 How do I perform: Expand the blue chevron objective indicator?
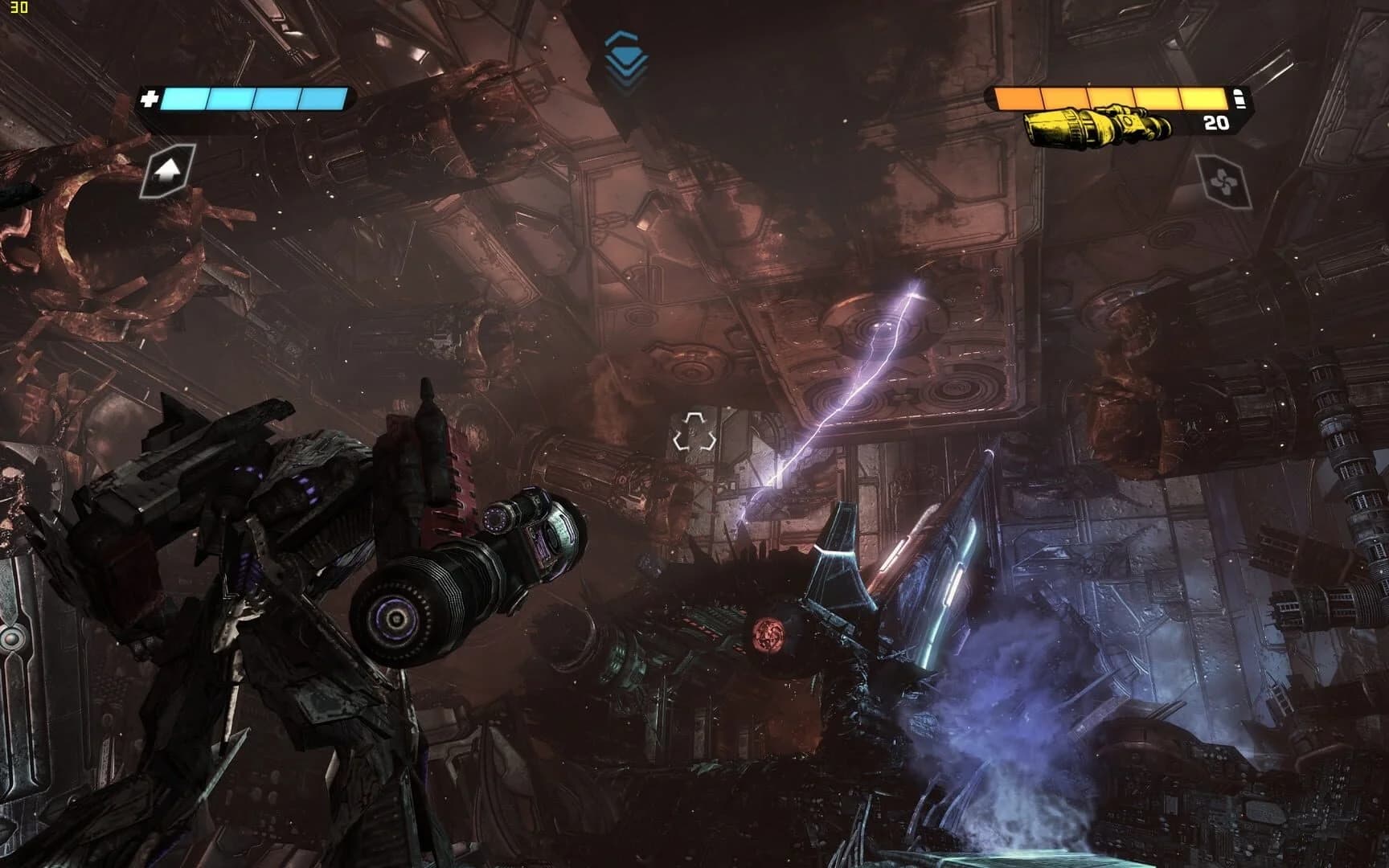(x=627, y=36)
